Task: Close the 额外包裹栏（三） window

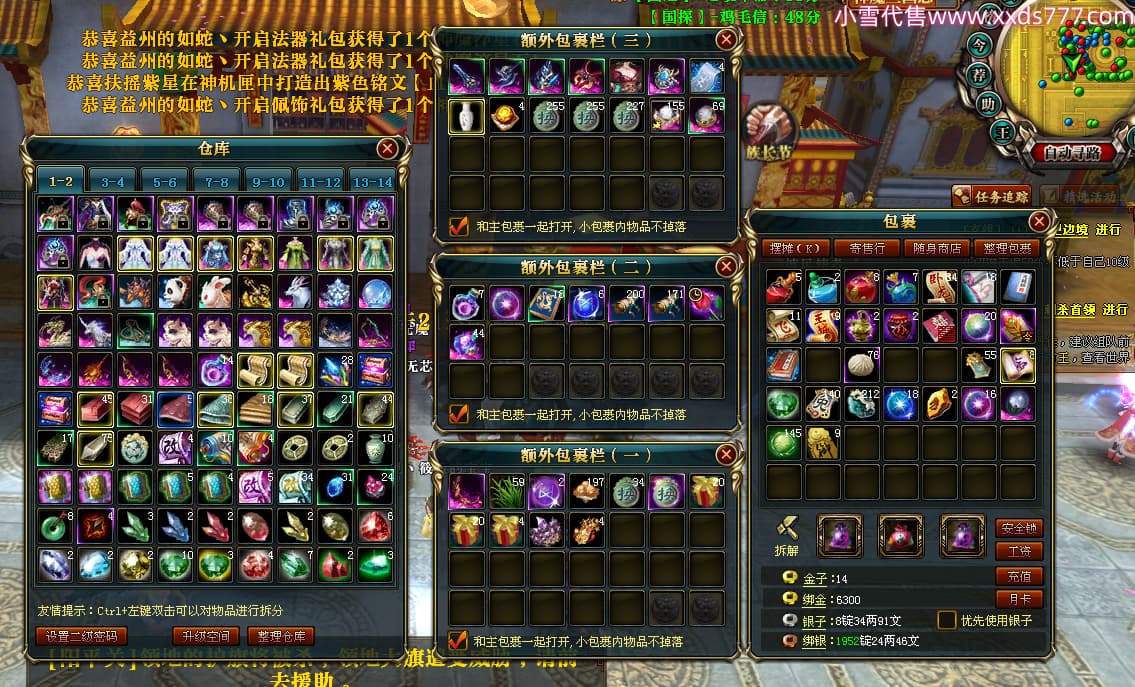Action: coord(726,40)
